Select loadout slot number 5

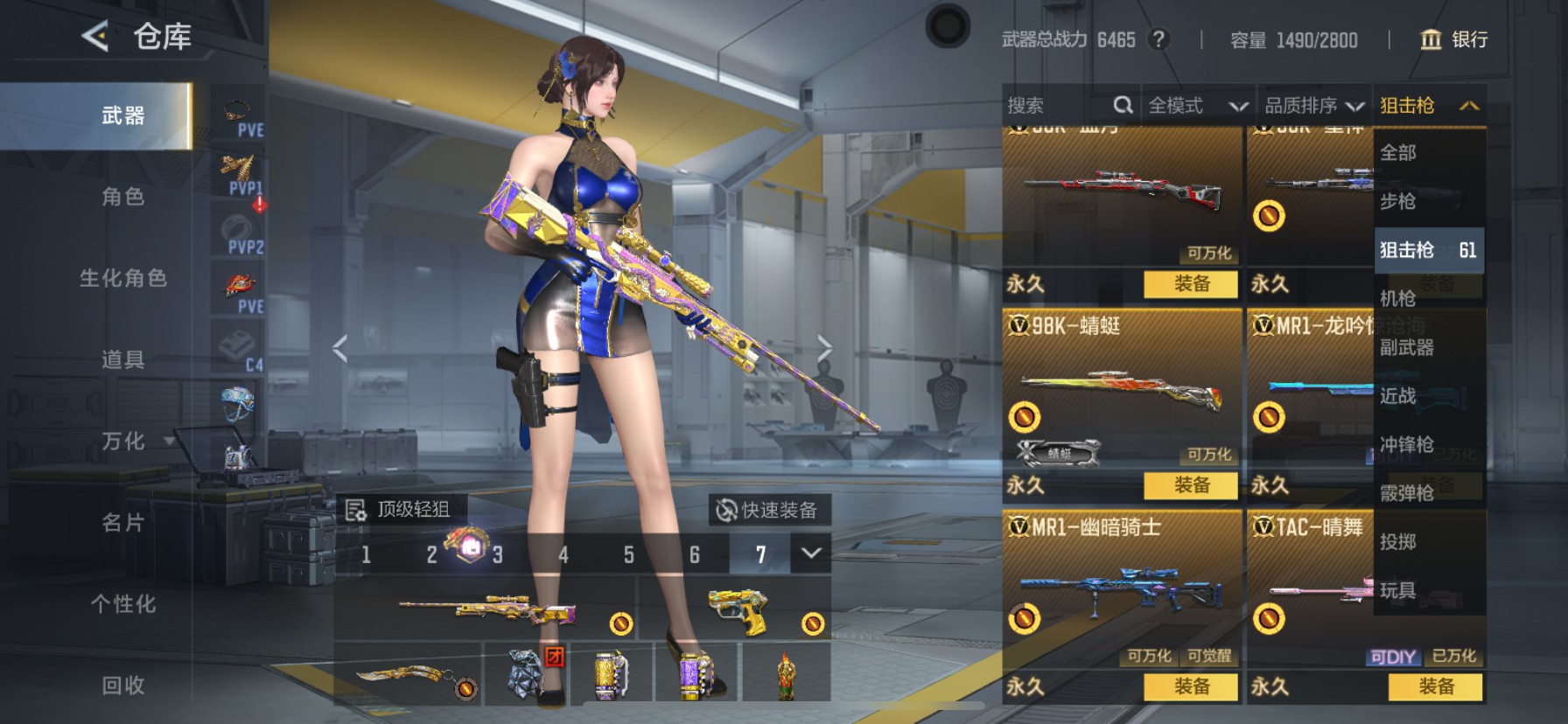pyautogui.click(x=629, y=554)
